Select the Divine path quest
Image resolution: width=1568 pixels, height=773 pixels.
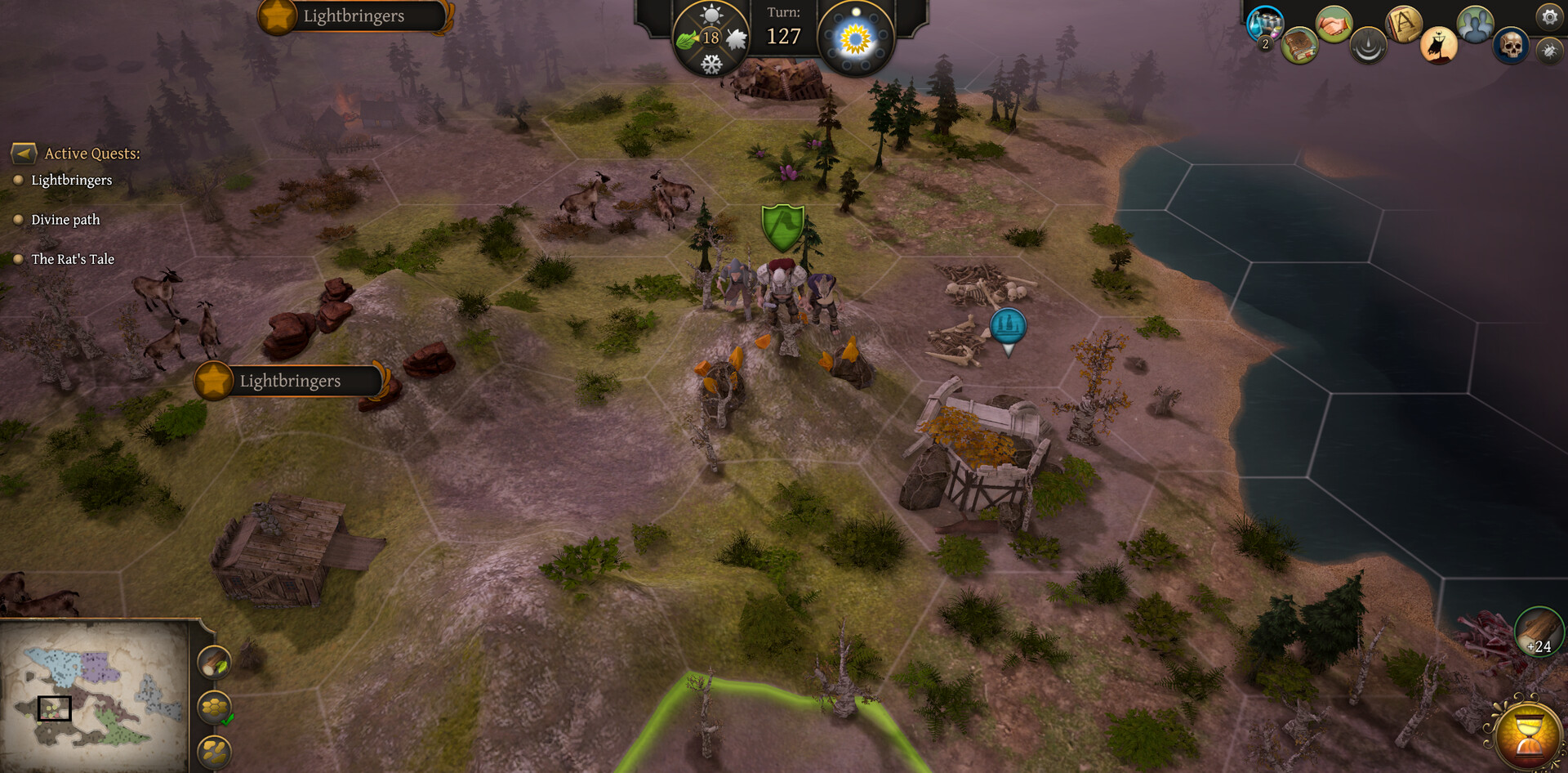tap(65, 220)
